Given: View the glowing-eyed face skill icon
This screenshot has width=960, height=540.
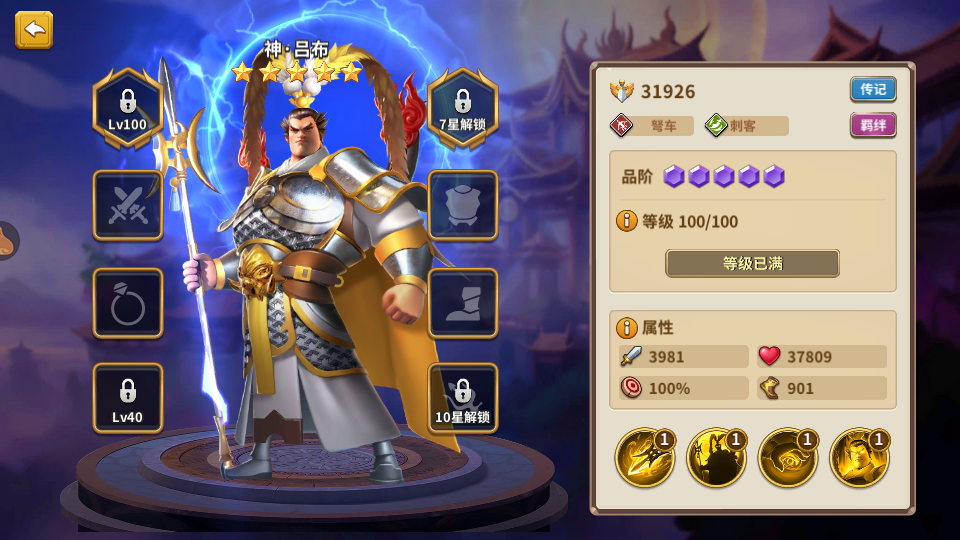Looking at the screenshot, I should 859,458.
